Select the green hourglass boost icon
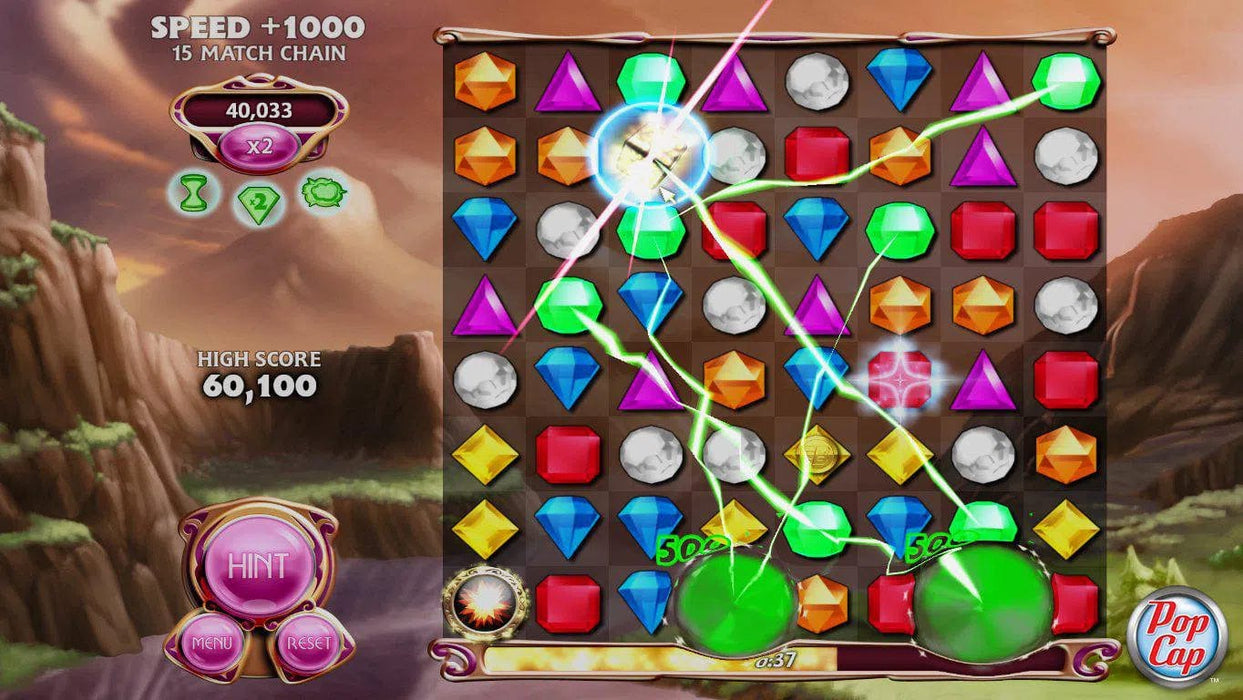Screen dimensions: 1243x700 coord(195,192)
